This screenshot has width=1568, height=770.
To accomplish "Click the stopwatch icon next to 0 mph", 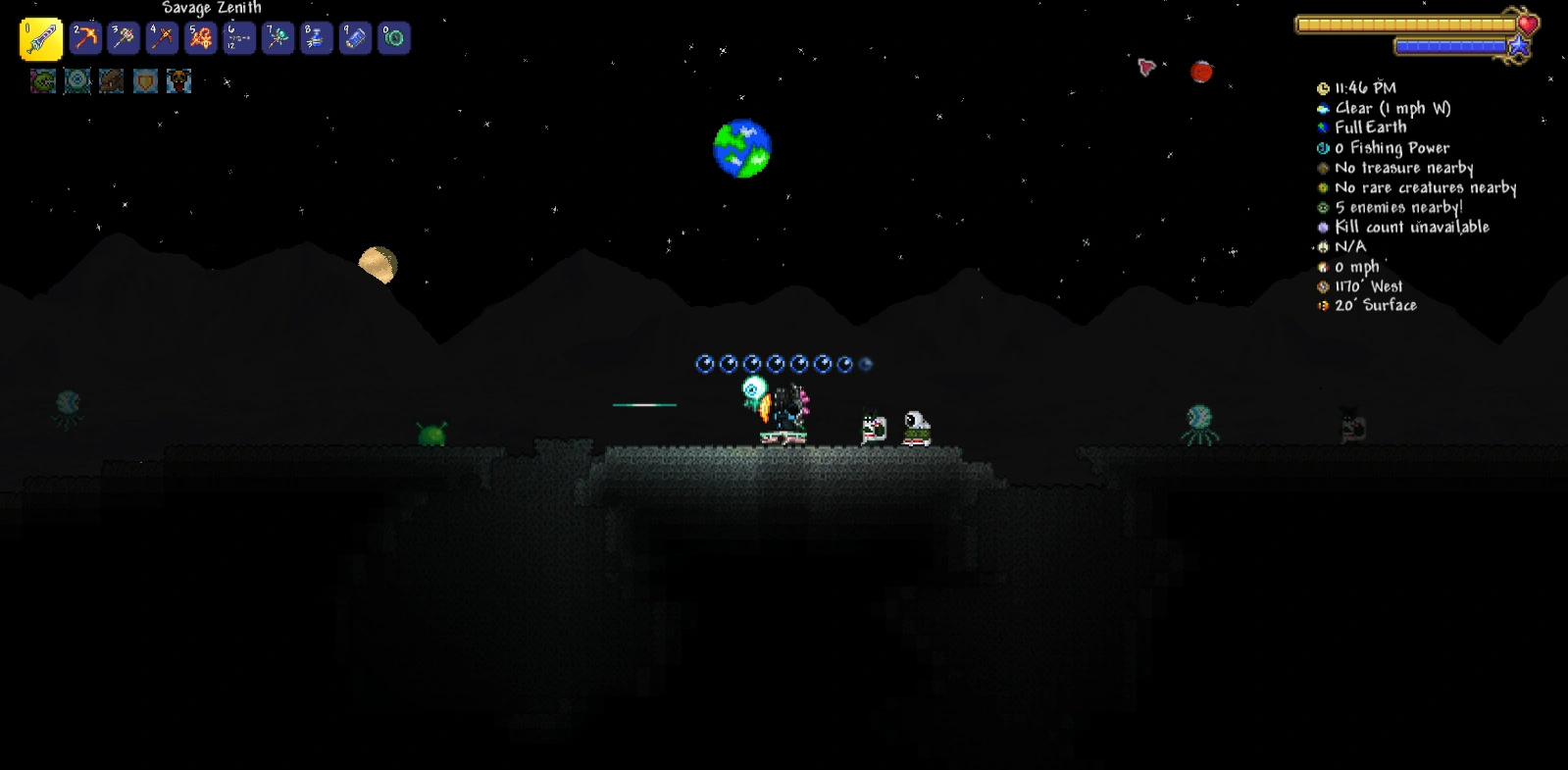I will pyautogui.click(x=1323, y=266).
